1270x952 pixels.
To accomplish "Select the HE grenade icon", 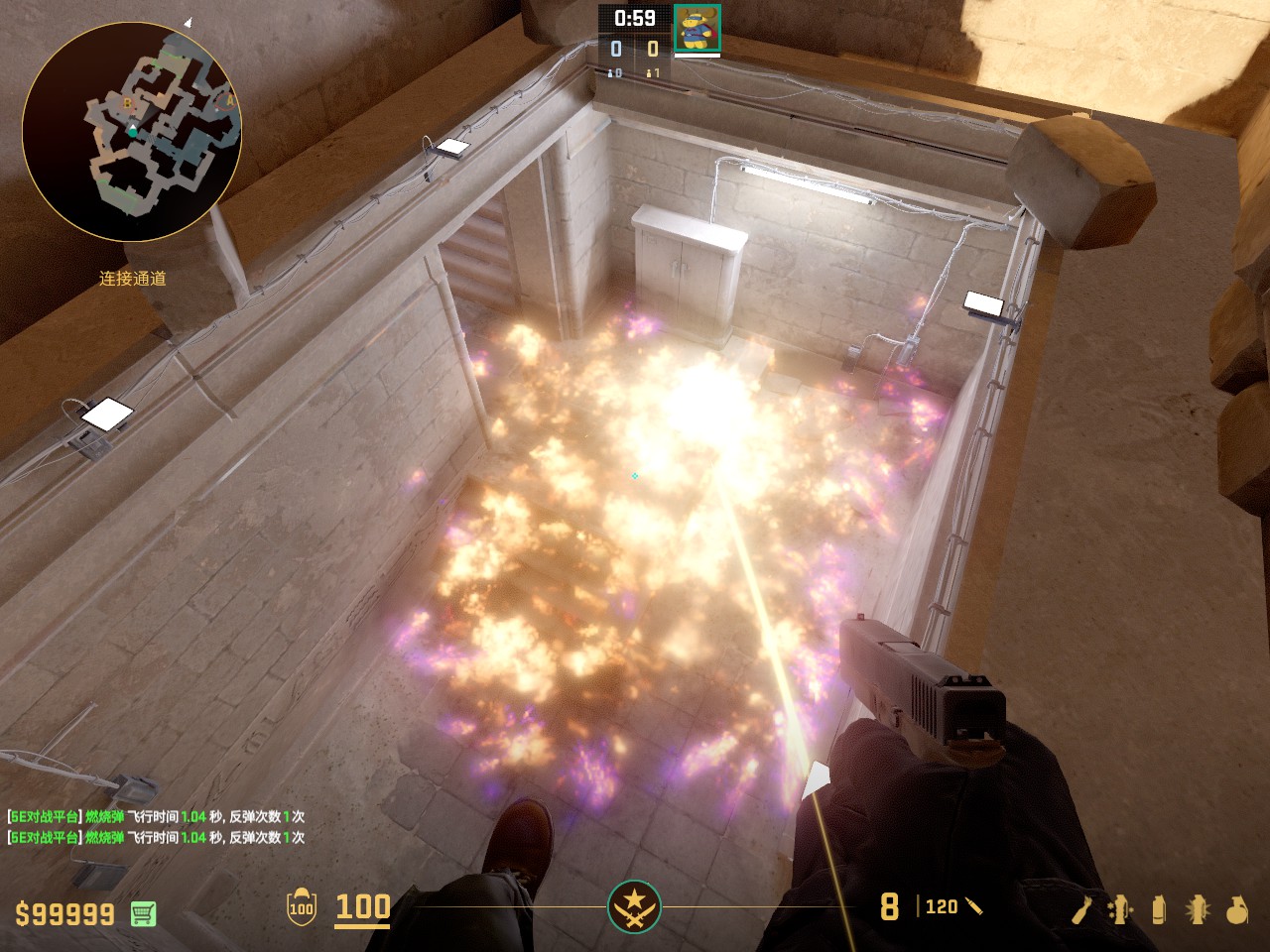I will (x=1236, y=909).
